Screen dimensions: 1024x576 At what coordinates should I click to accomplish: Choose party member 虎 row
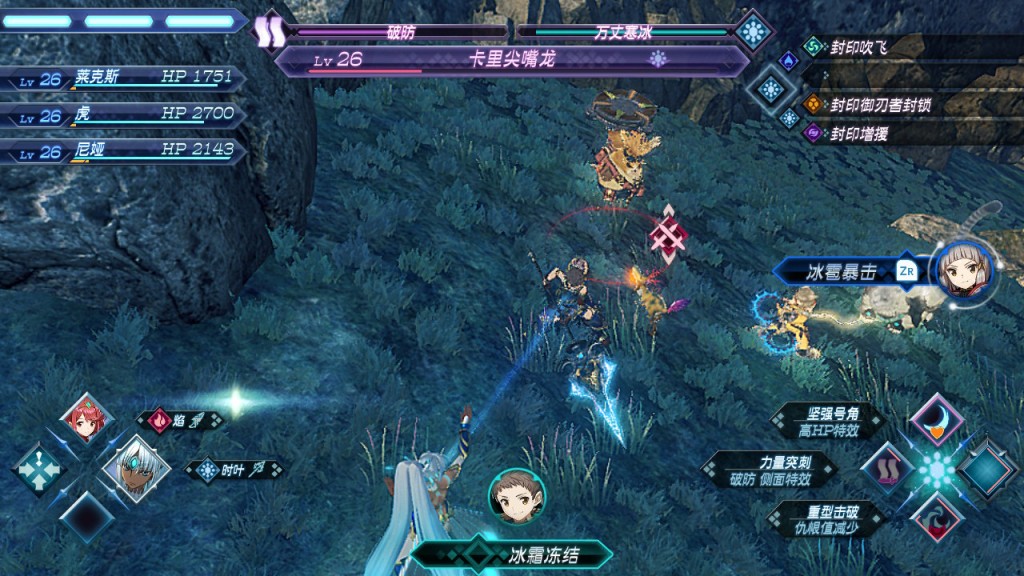pos(120,114)
